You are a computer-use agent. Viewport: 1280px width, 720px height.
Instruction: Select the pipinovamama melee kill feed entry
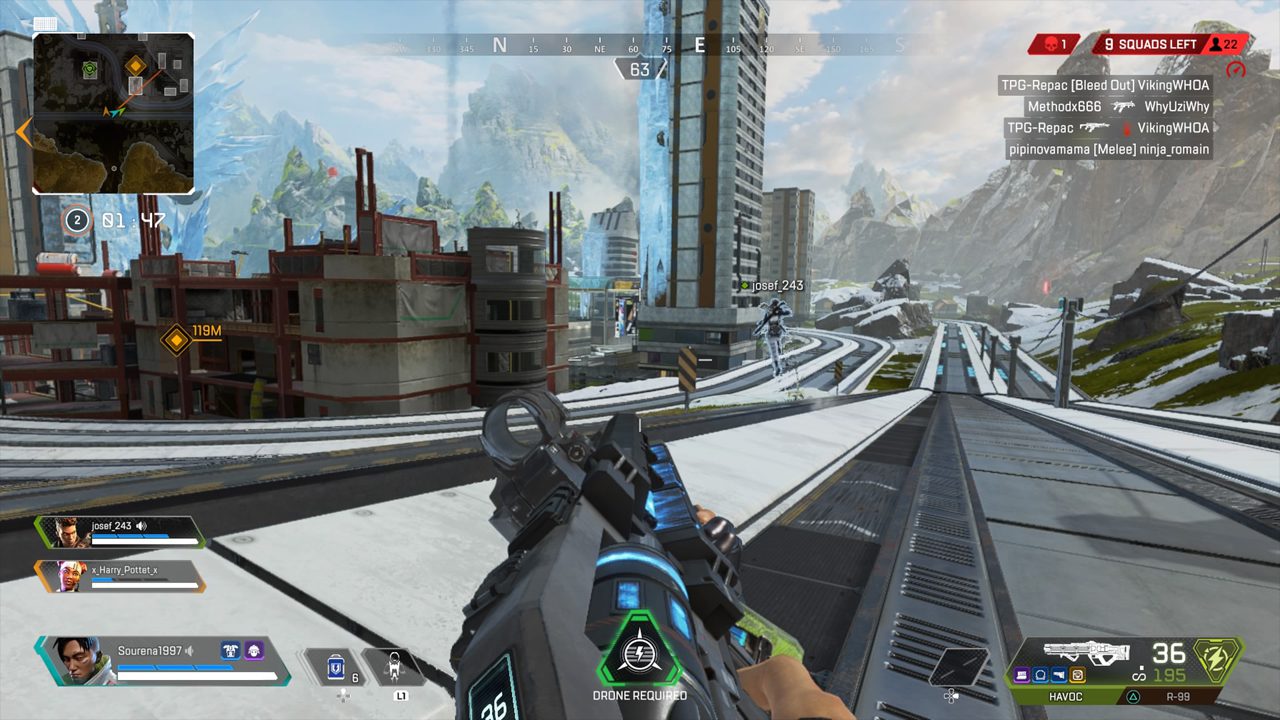point(1109,149)
